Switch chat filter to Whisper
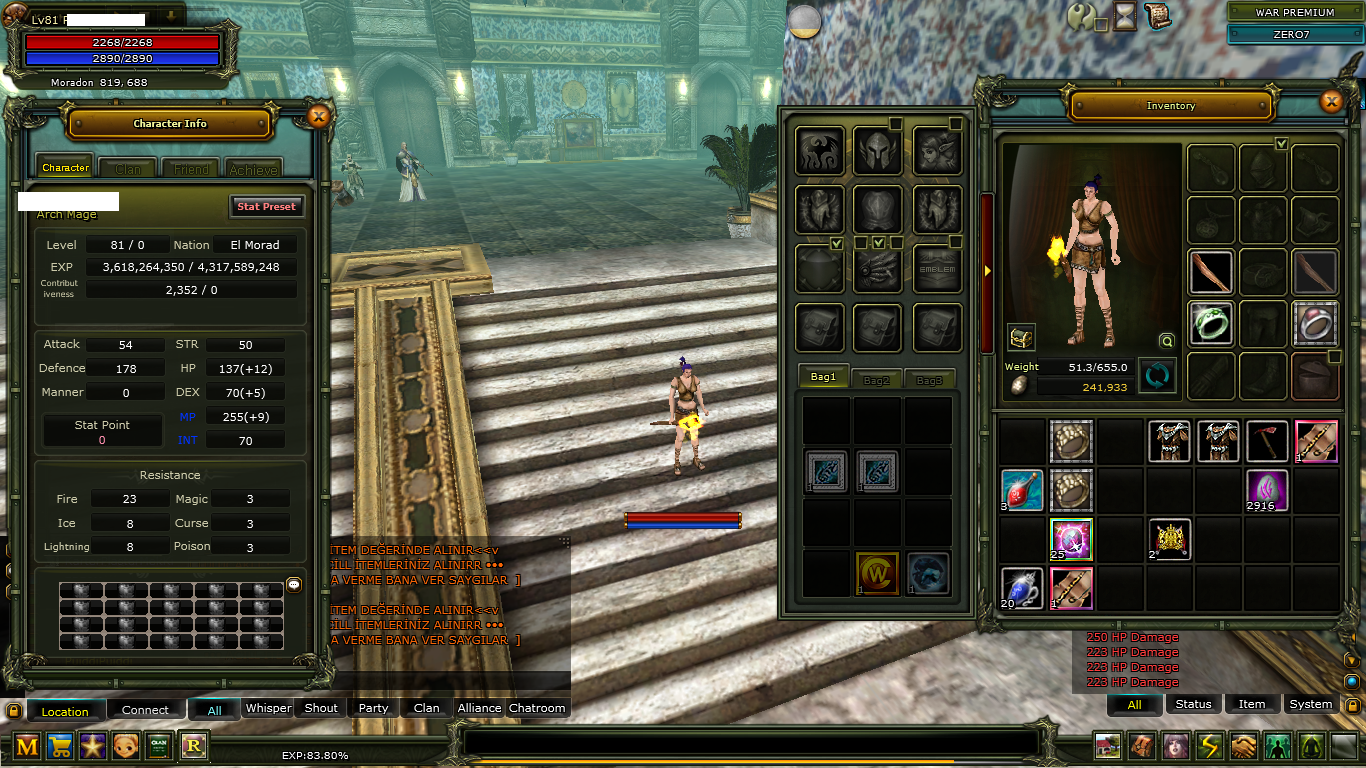 click(268, 708)
